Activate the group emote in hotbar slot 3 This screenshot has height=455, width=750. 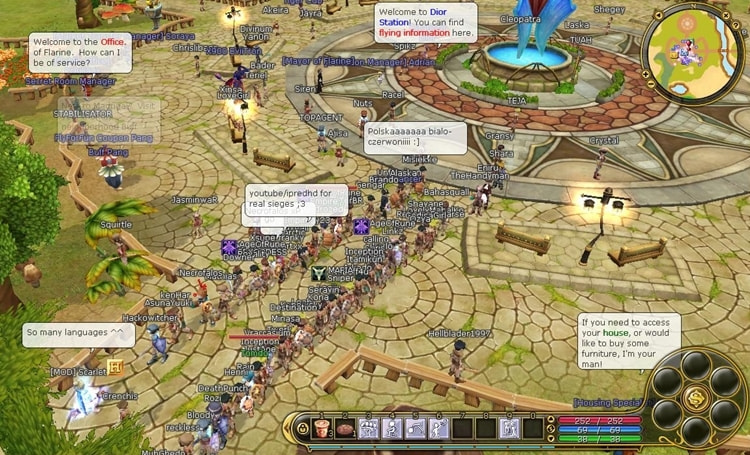point(368,429)
